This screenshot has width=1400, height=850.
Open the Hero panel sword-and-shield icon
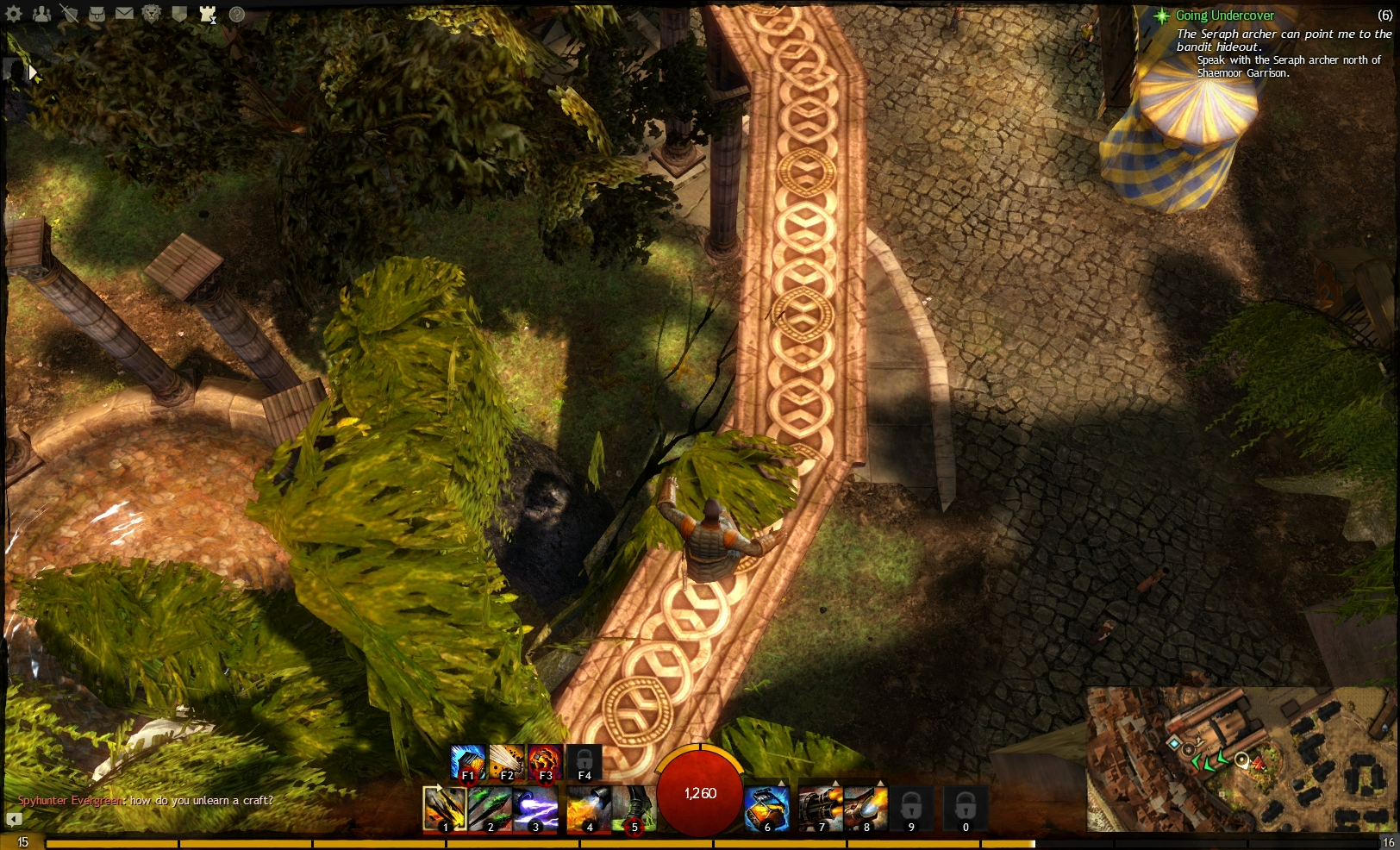[x=70, y=14]
